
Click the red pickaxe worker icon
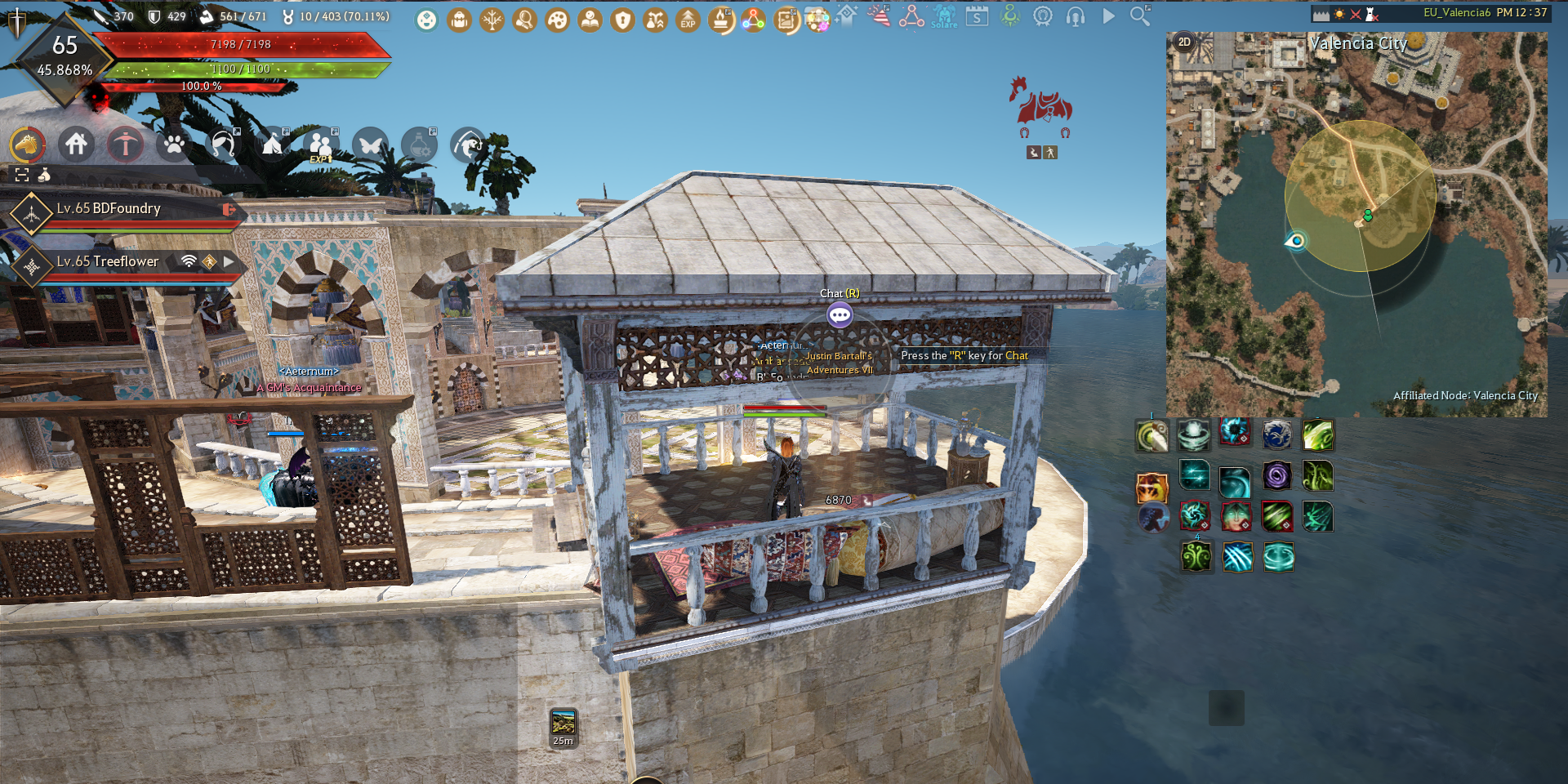point(125,145)
